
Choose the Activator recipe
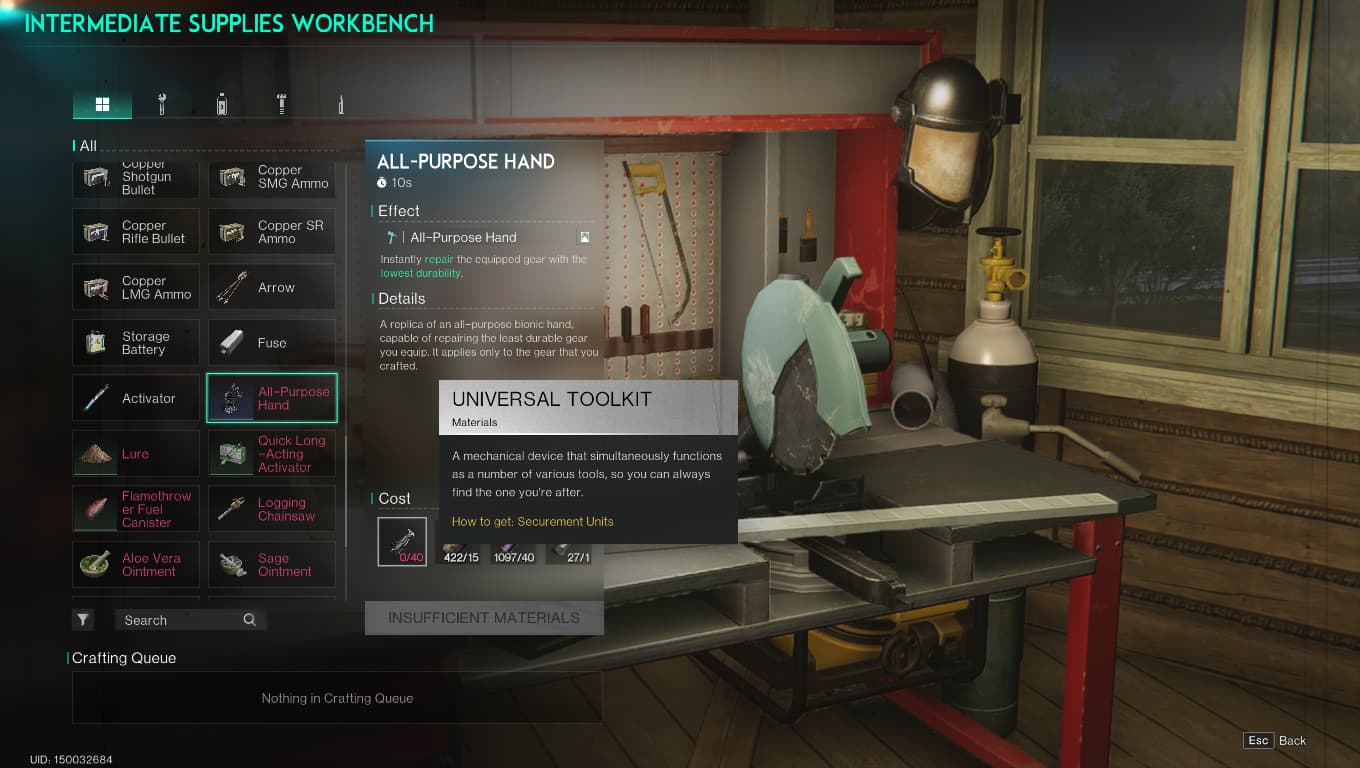(x=136, y=398)
